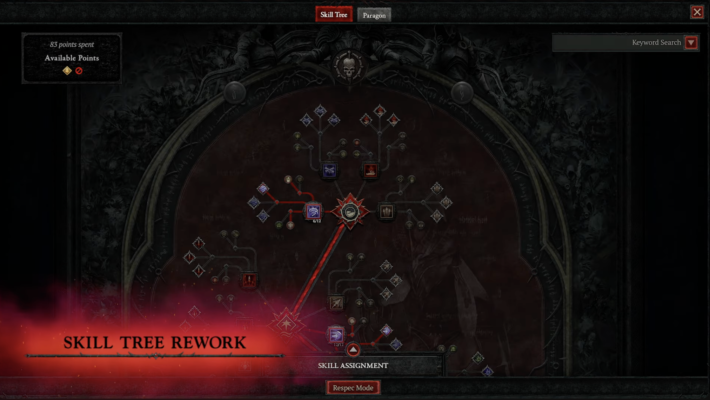Open the Keyword Search dropdown arrow

coord(691,43)
